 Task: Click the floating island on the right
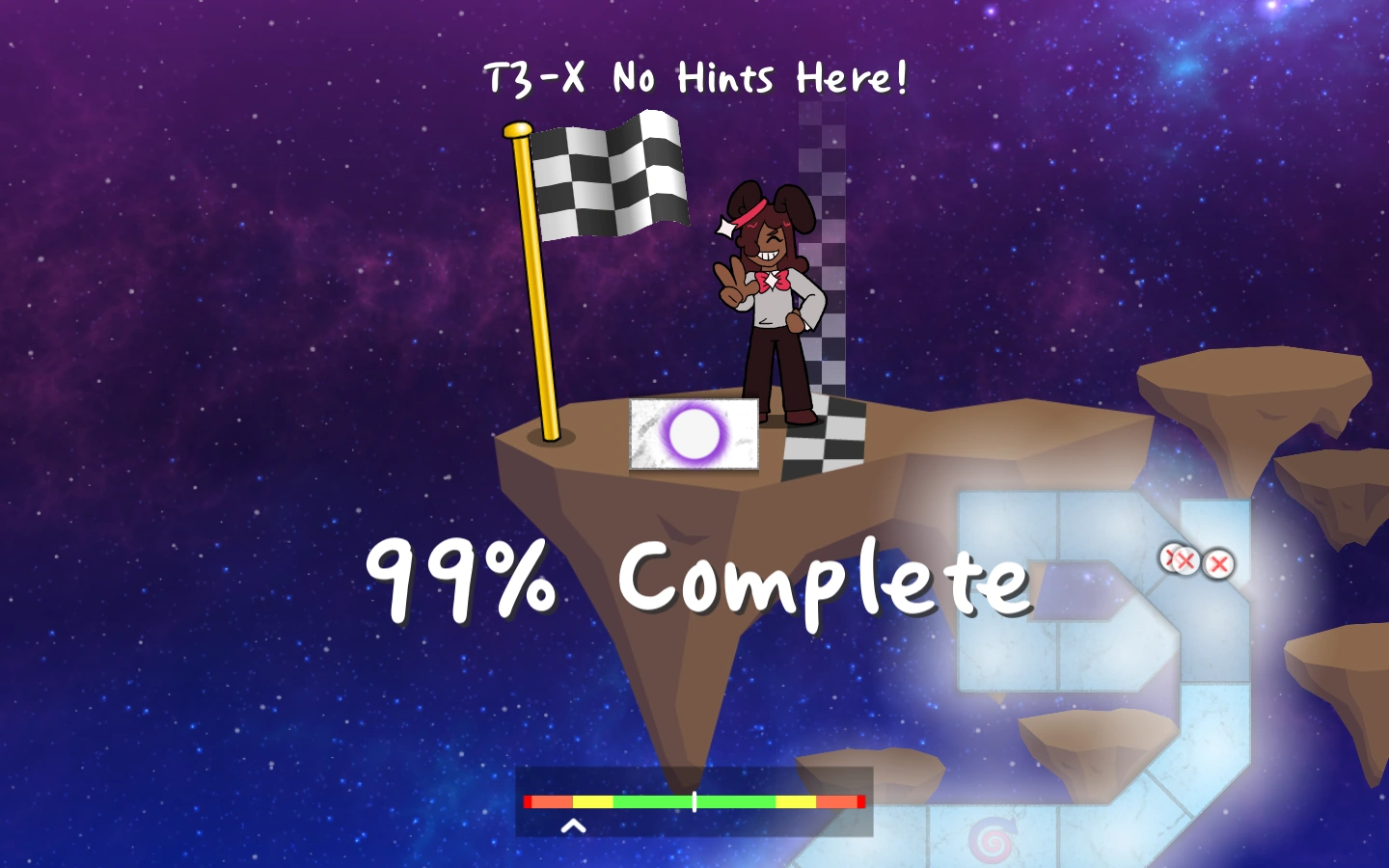coord(1244,386)
